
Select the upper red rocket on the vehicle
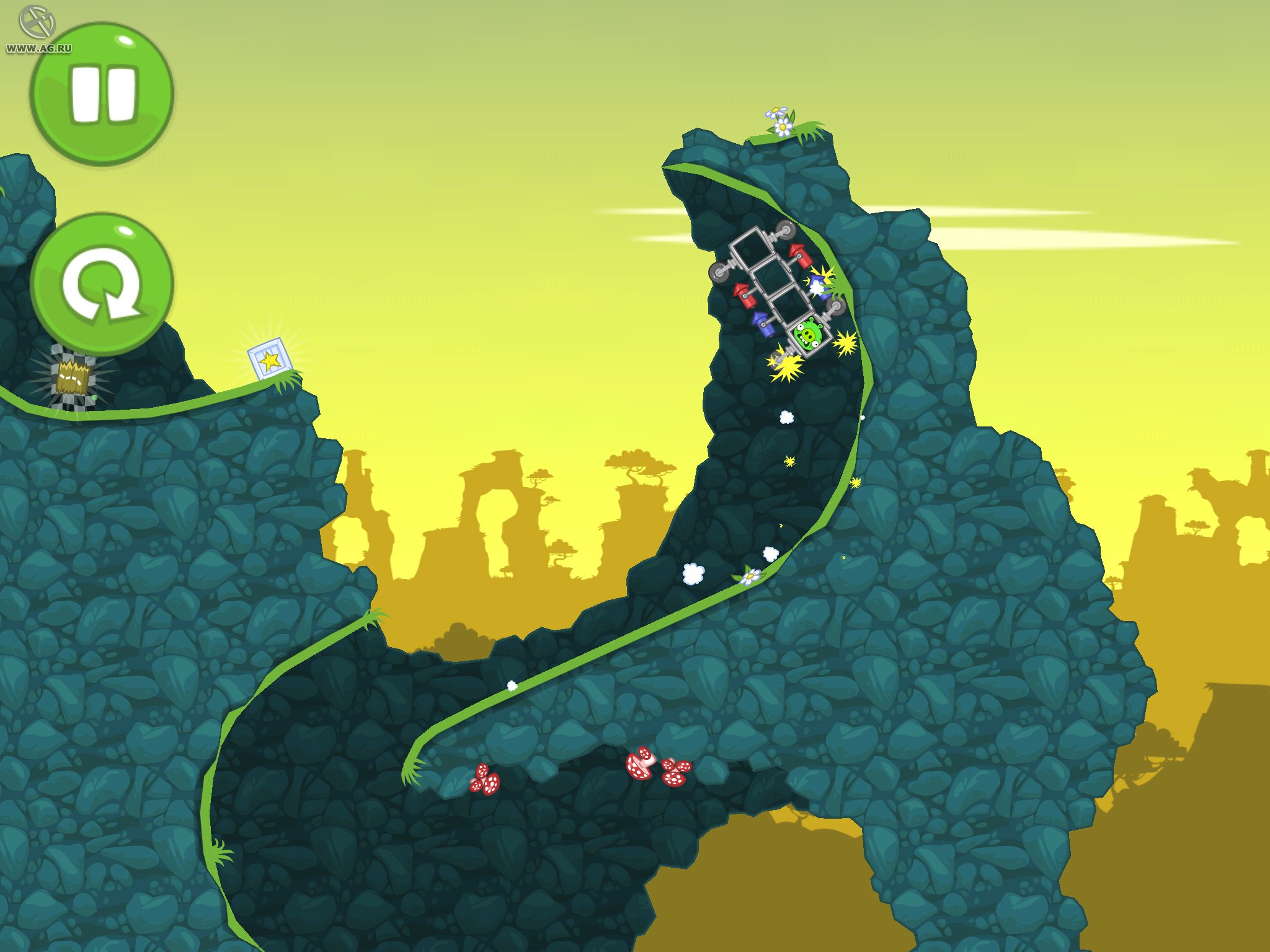pyautogui.click(x=799, y=255)
